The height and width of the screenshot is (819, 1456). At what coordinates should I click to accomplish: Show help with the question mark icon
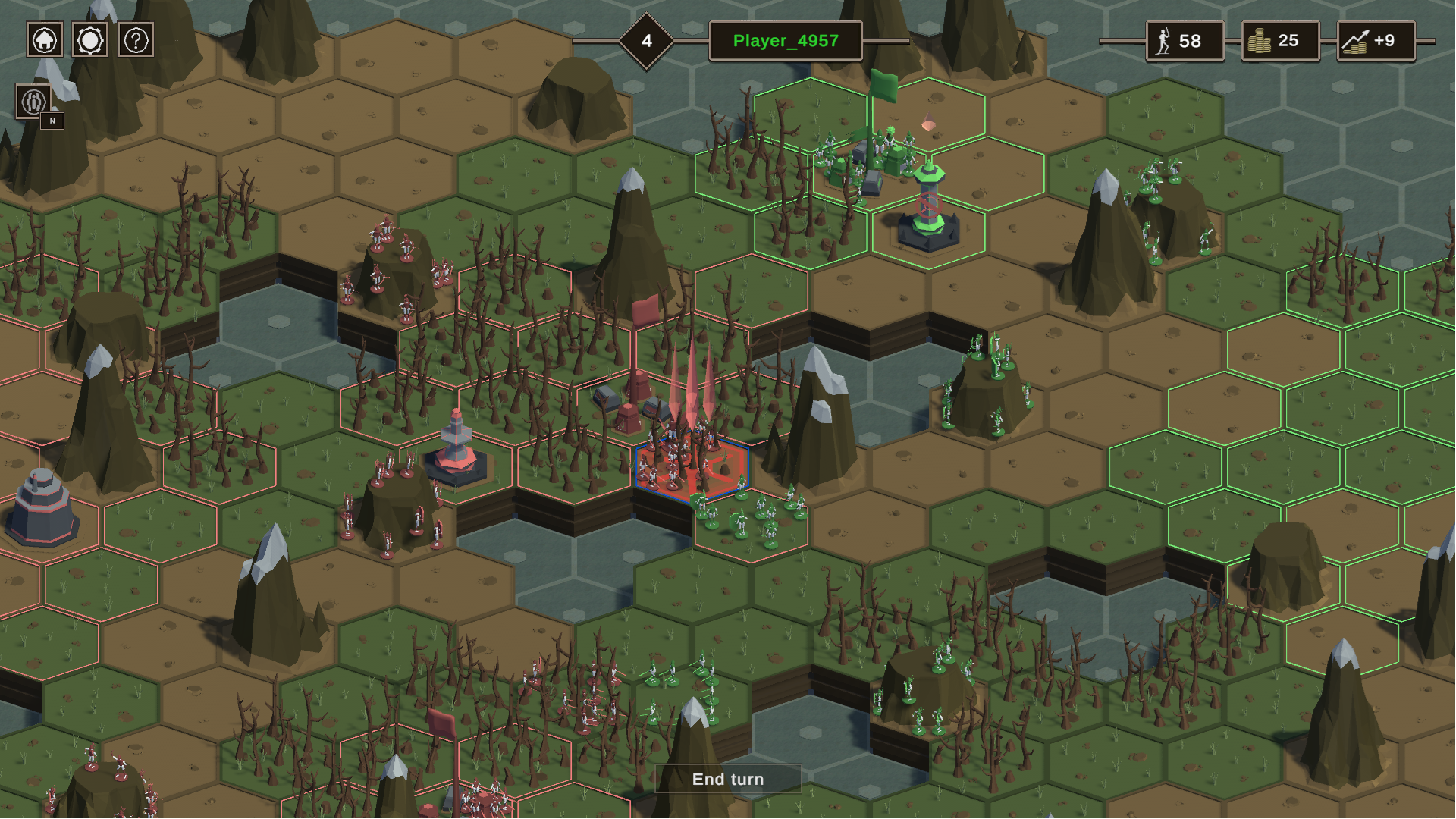click(136, 40)
